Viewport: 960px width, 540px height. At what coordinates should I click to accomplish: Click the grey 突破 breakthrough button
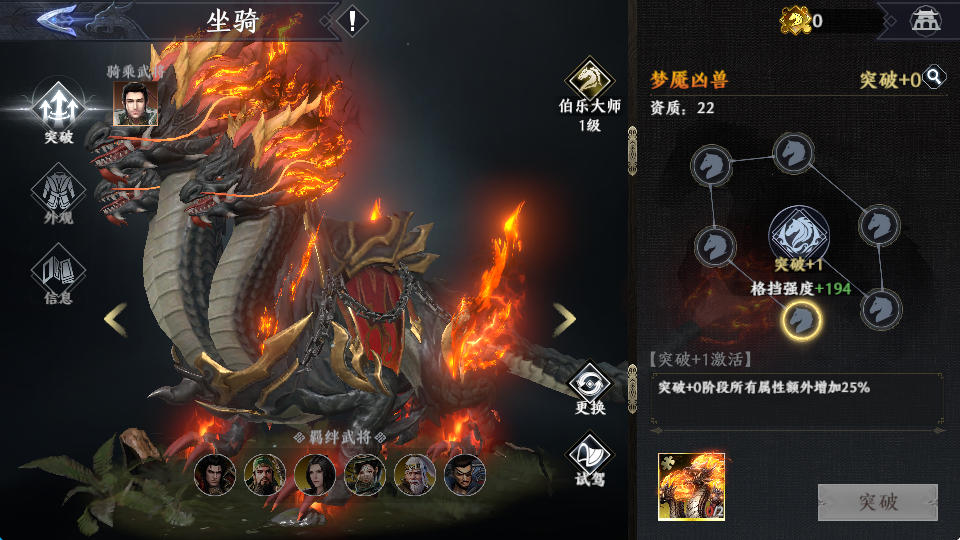pyautogui.click(x=877, y=502)
